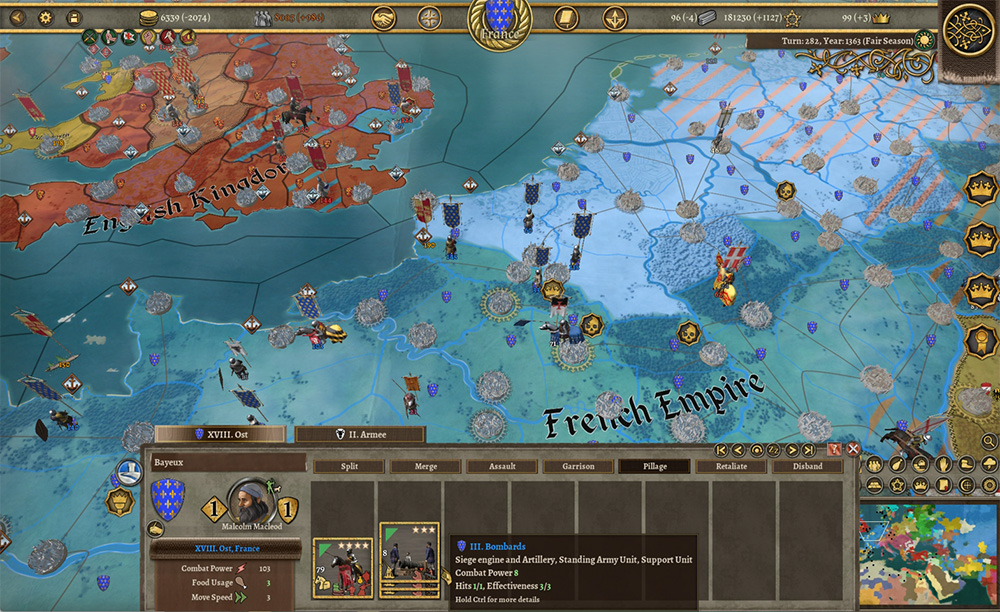Image resolution: width=1000 pixels, height=612 pixels.
Task: Select the cavalry unit card with 79
Action: click(343, 568)
